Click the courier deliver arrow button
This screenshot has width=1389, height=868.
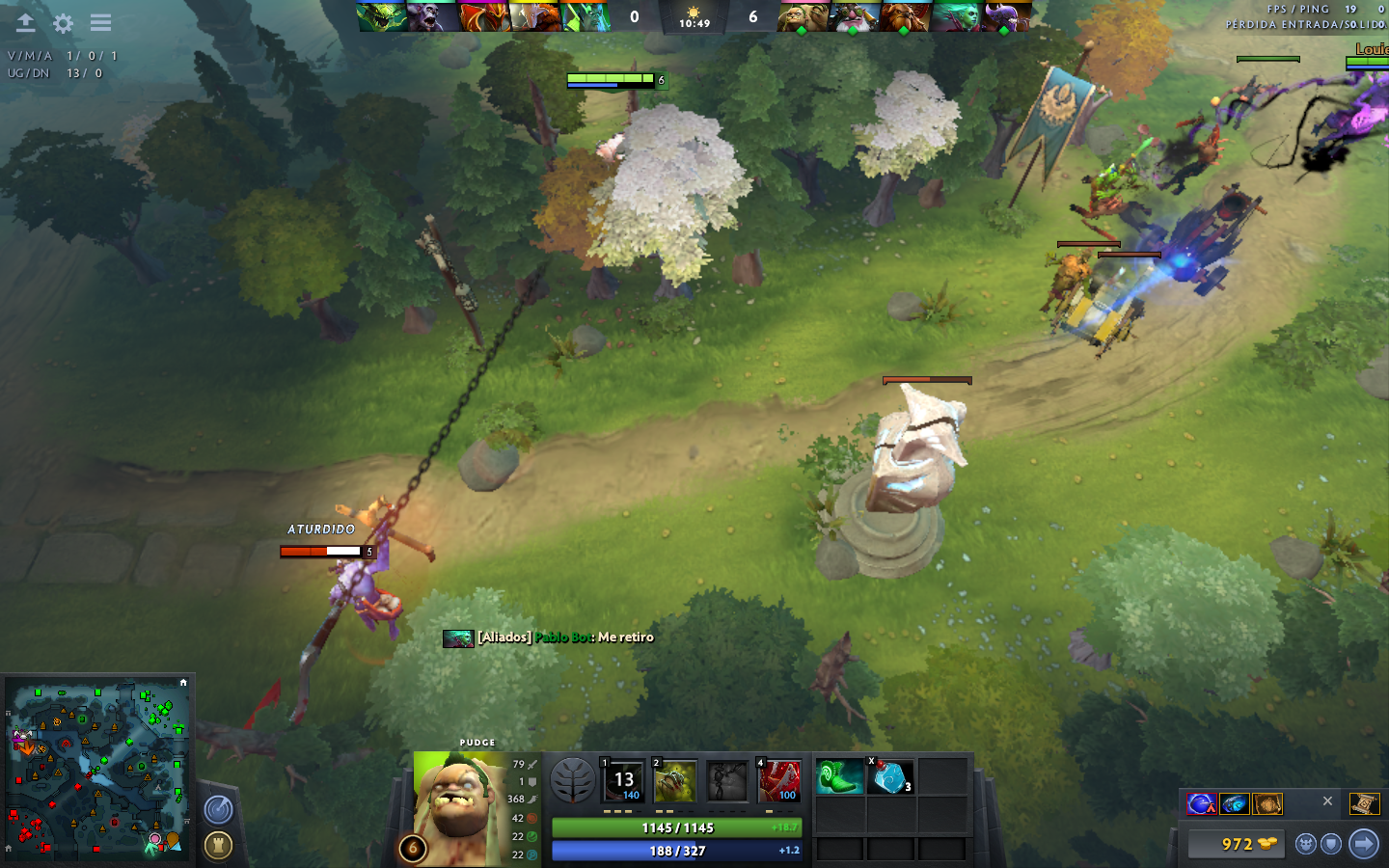1363,844
